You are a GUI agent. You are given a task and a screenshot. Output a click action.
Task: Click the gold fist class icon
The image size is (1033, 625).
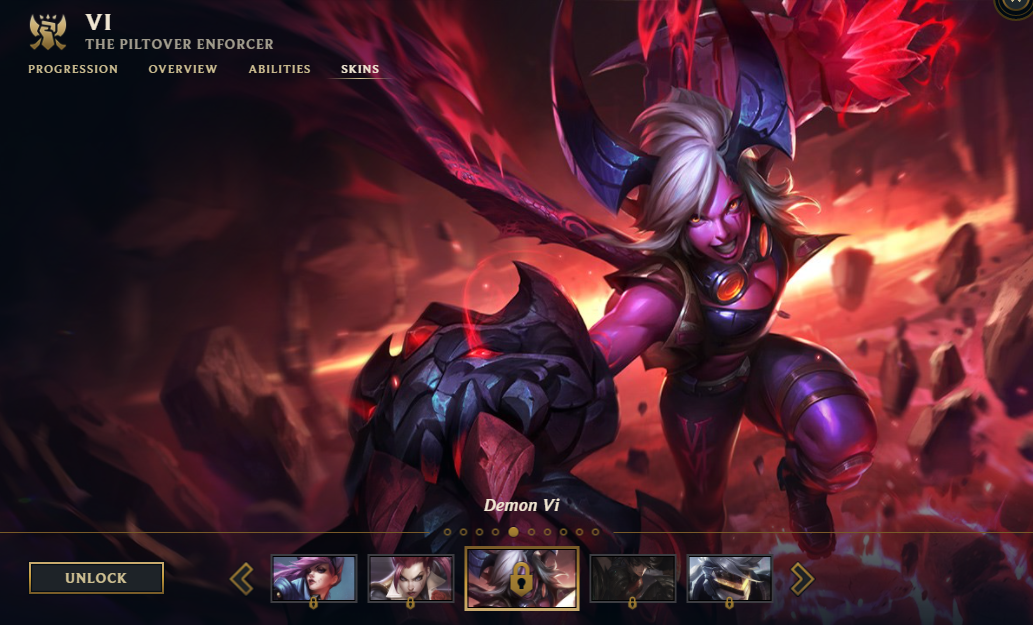[47, 32]
